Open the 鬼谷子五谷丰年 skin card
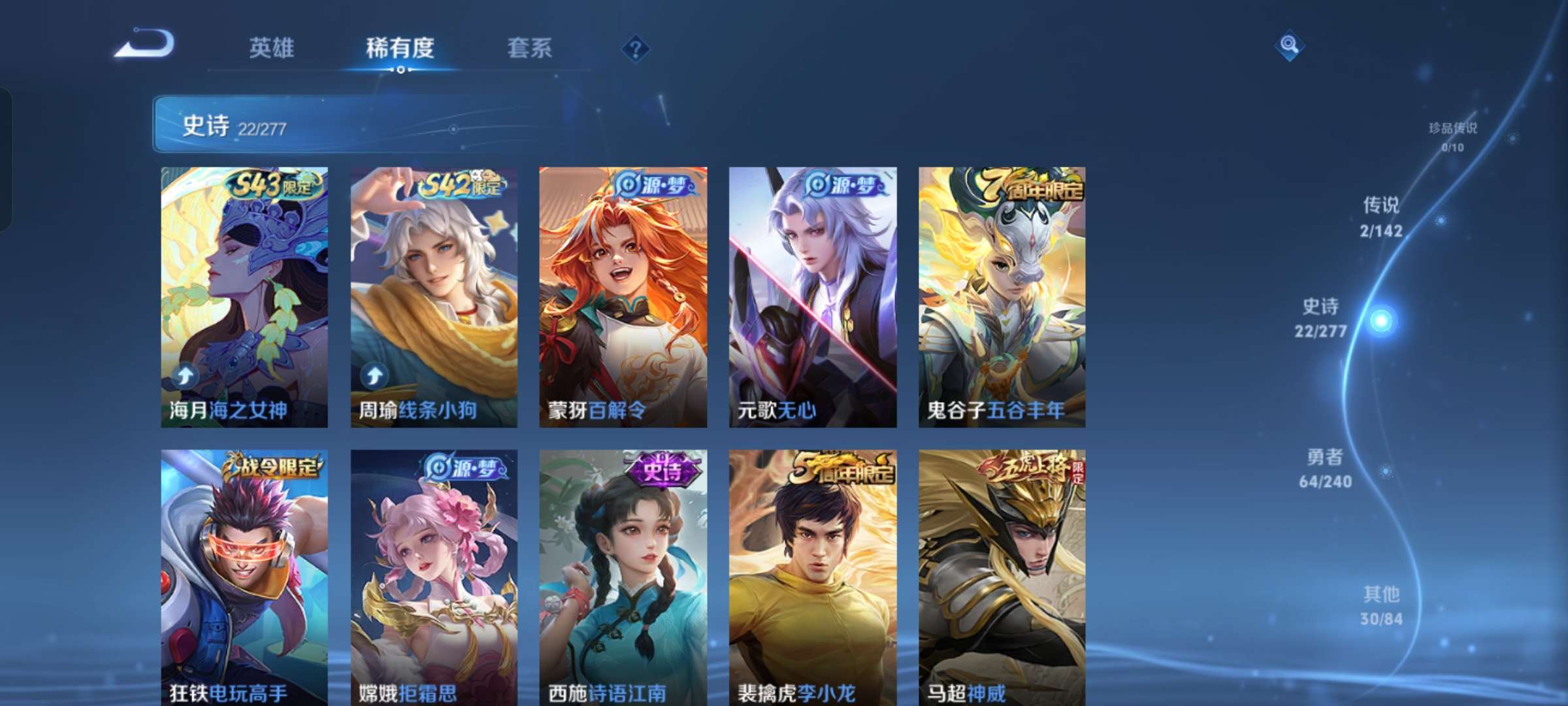The height and width of the screenshot is (706, 1568). [x=1002, y=294]
